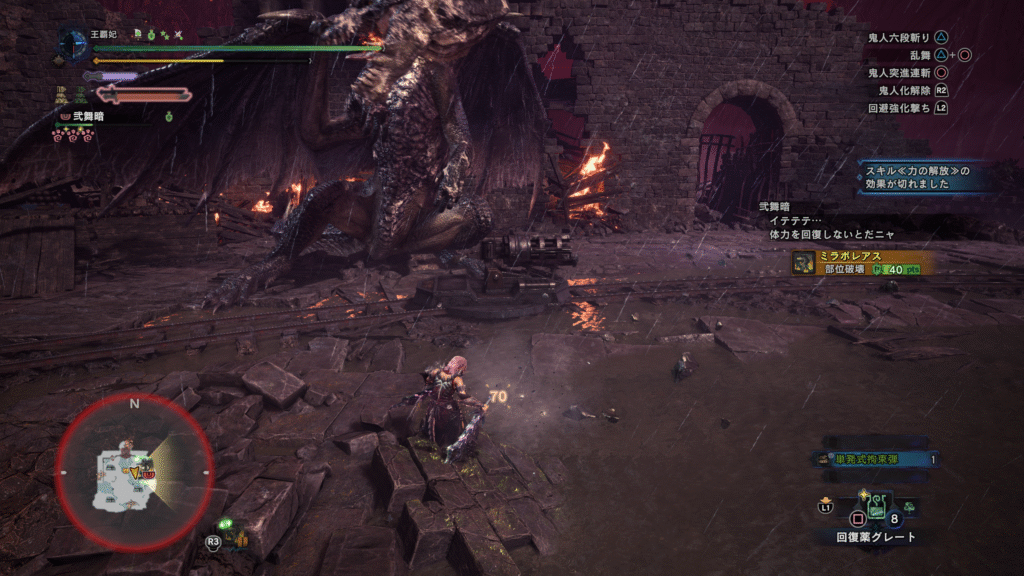The image size is (1024, 576).
Task: Click the quest clock icon beside the player name
Action: 73,44
